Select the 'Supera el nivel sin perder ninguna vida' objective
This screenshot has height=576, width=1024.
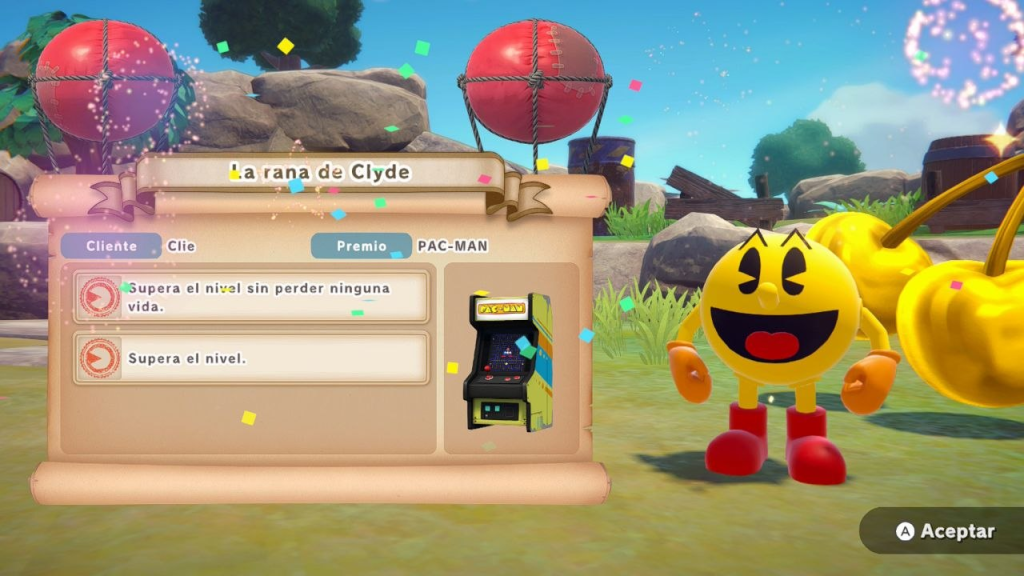coord(252,297)
